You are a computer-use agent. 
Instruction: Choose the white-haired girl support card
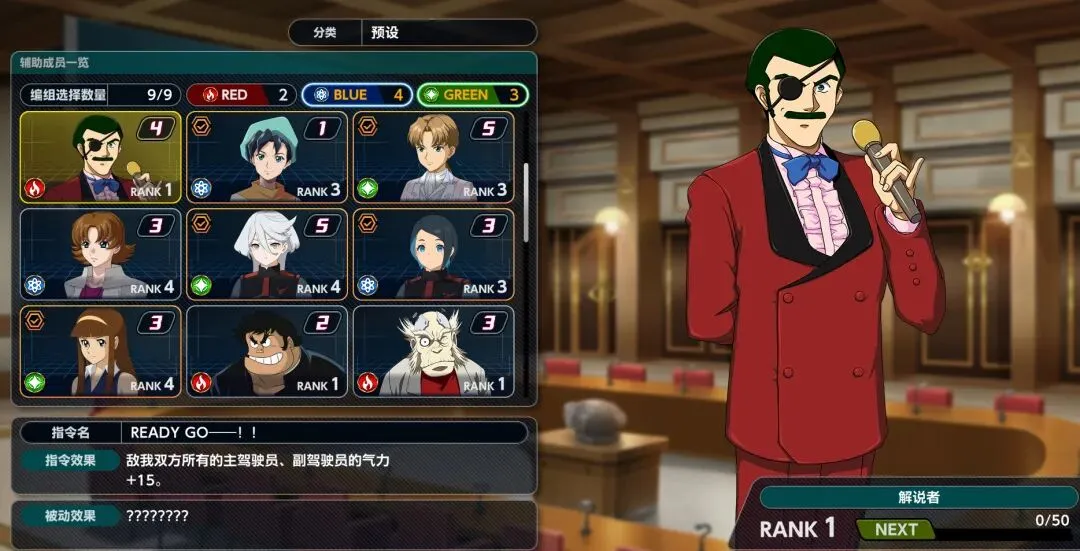click(267, 254)
